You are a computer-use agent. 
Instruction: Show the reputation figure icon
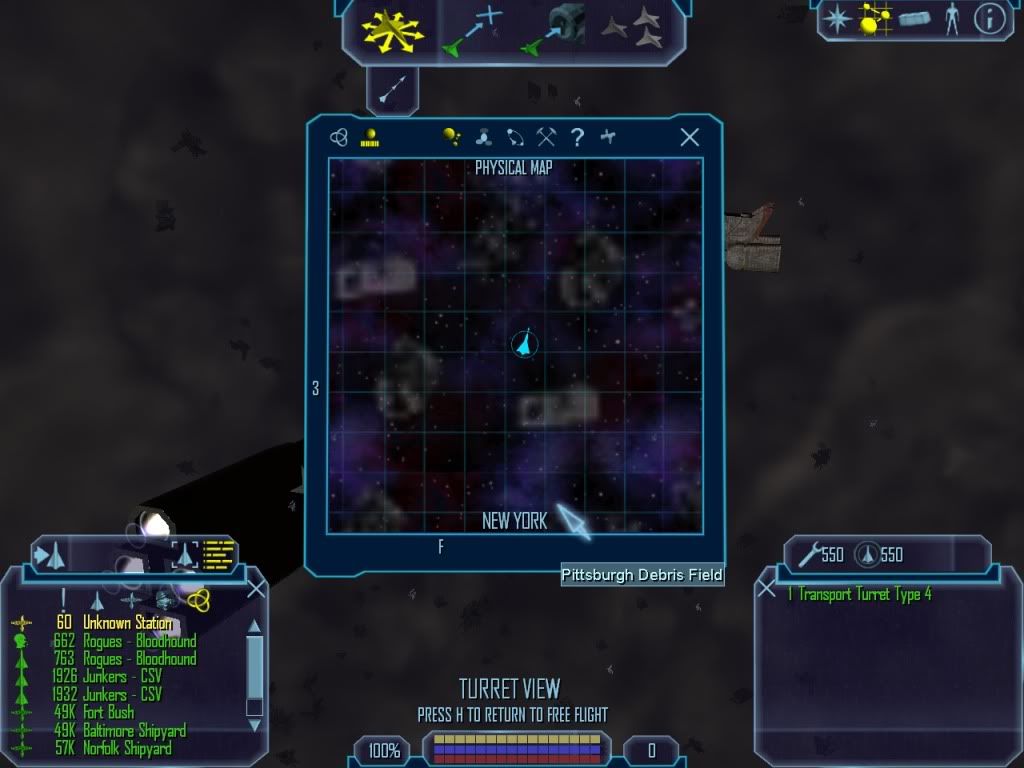click(x=951, y=18)
